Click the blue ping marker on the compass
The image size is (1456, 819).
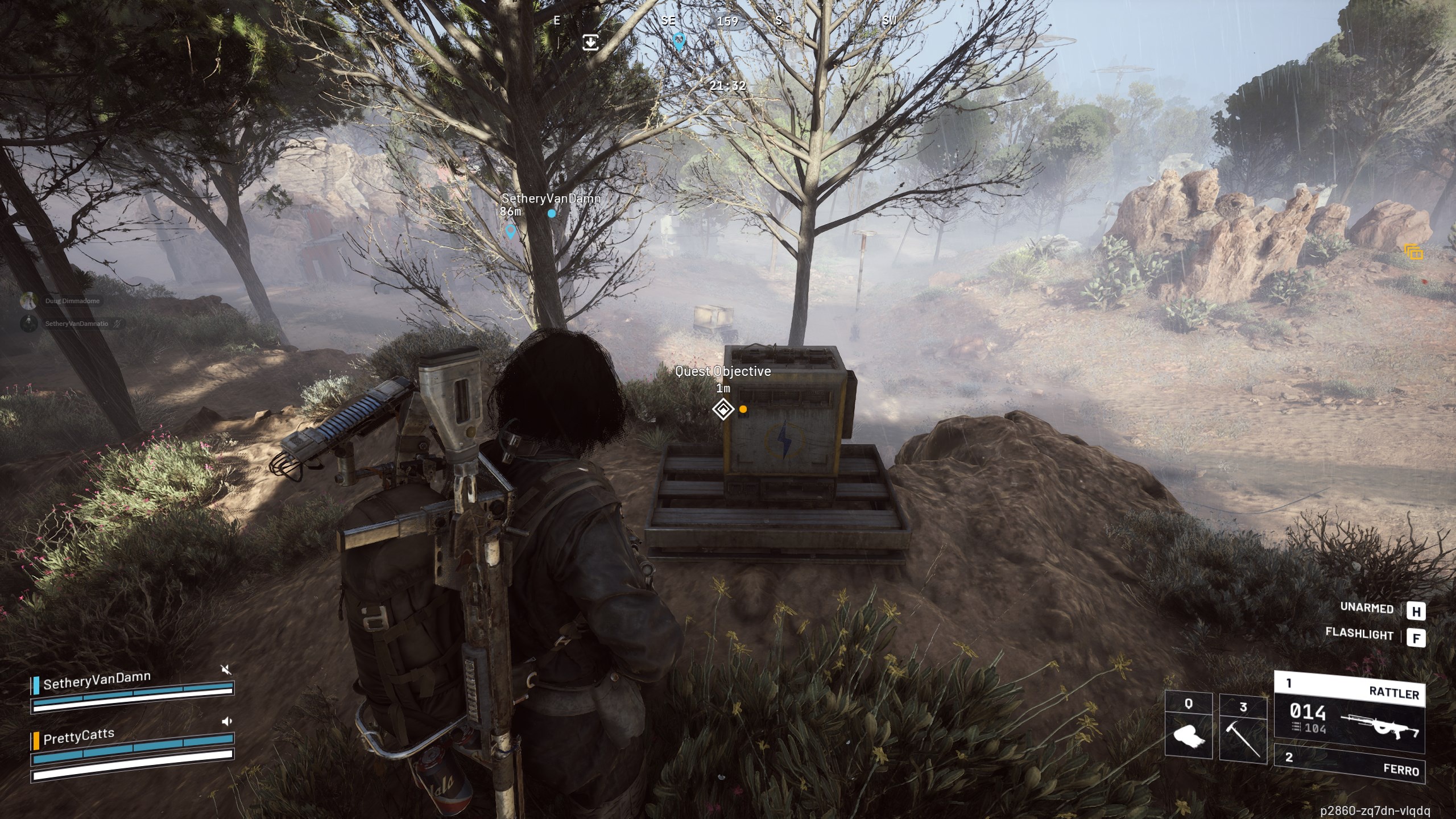point(679,41)
